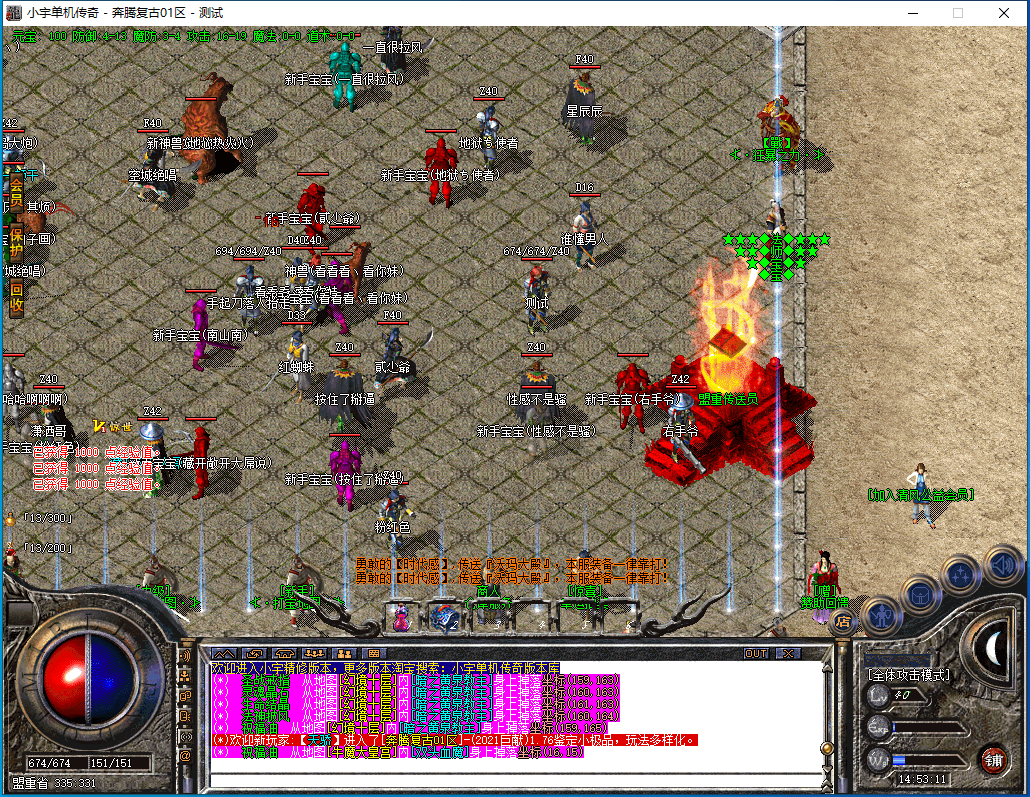Open the 店 shop round button
This screenshot has width=1030, height=797.
point(843,621)
